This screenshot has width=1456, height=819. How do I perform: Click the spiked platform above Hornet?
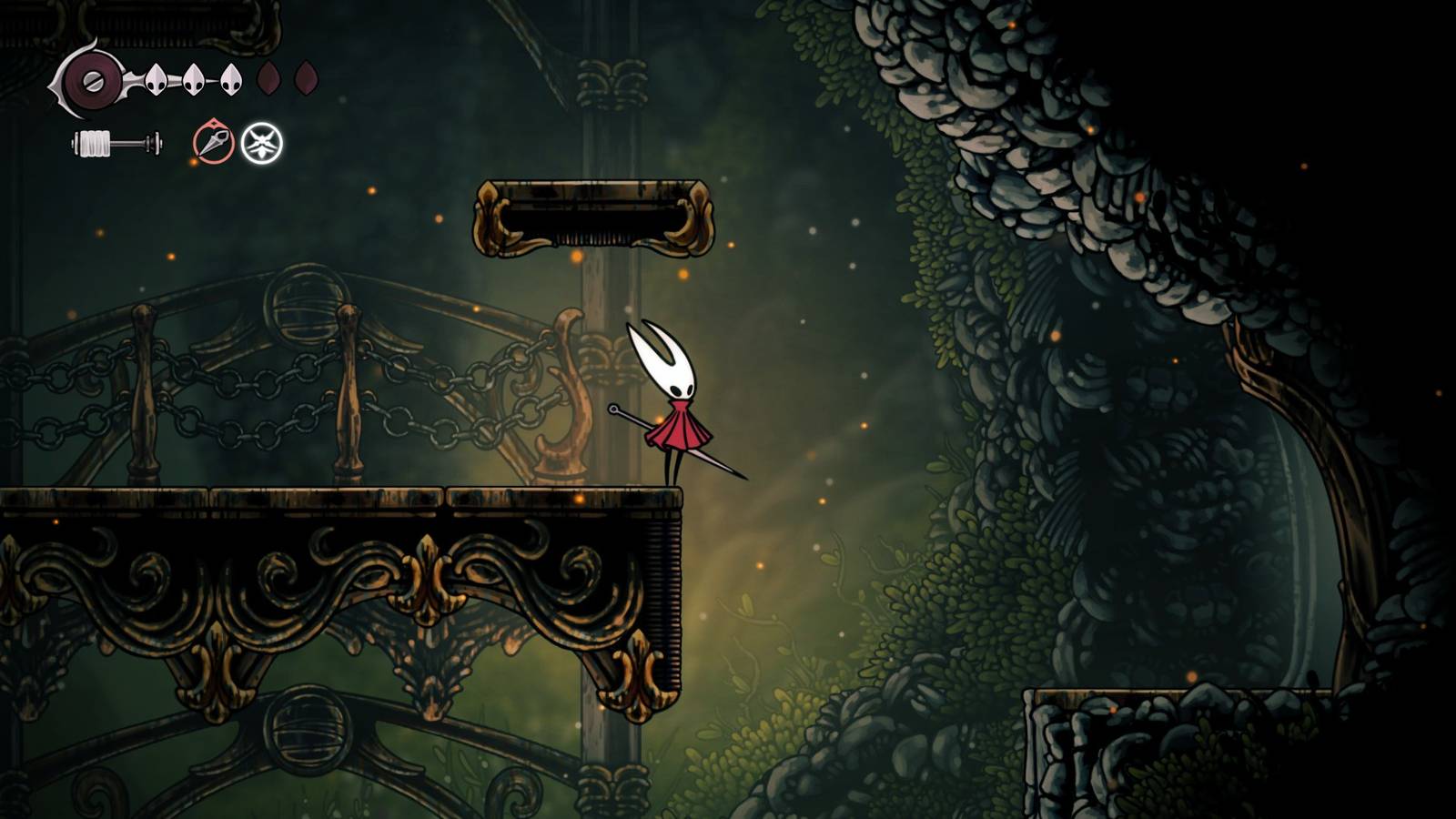(x=591, y=218)
